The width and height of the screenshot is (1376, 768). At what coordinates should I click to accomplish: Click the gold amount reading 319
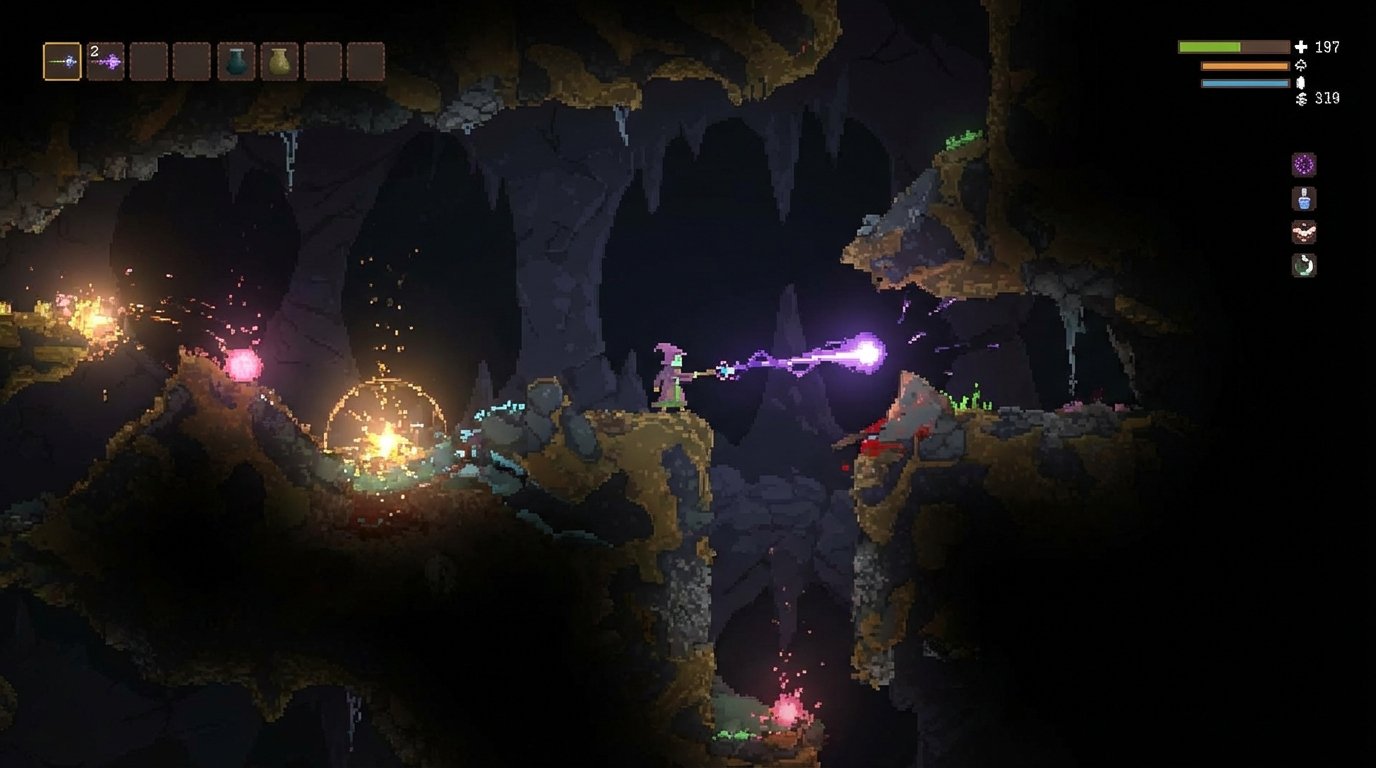(x=1327, y=99)
